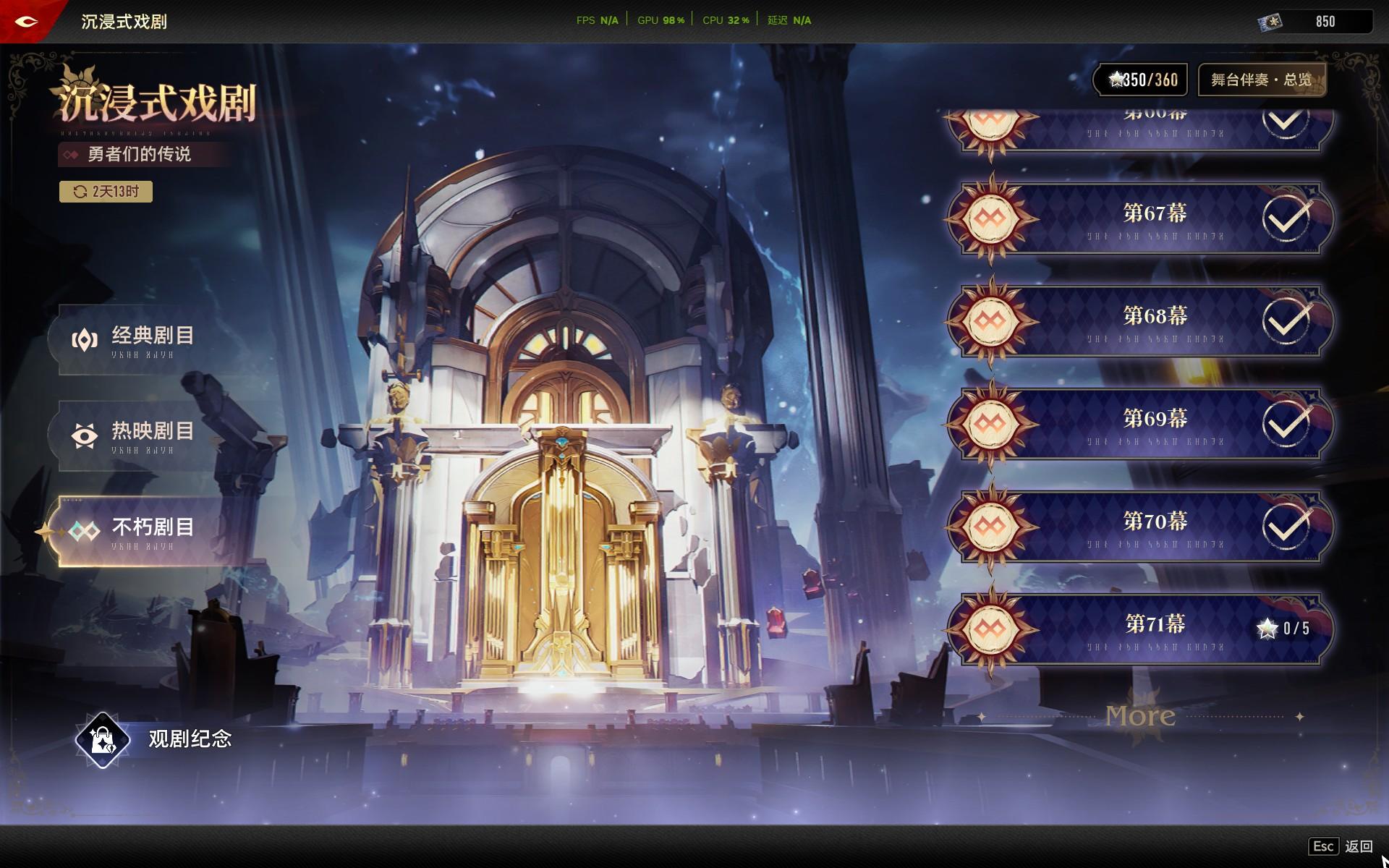The height and width of the screenshot is (868, 1389).
Task: Click the 850 ticket currency icon
Action: 1270,22
